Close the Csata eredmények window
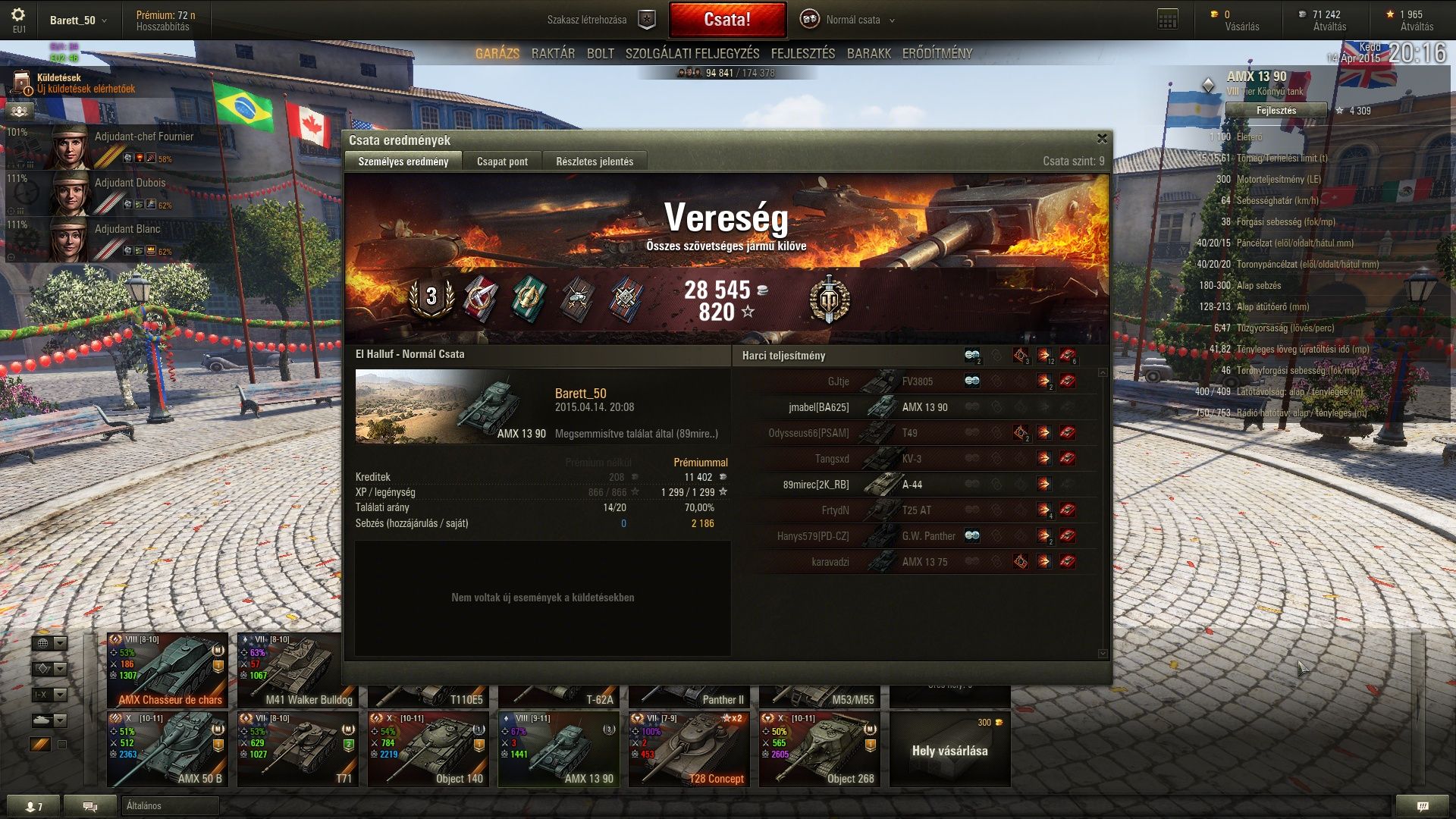This screenshot has width=1456, height=819. (1102, 139)
